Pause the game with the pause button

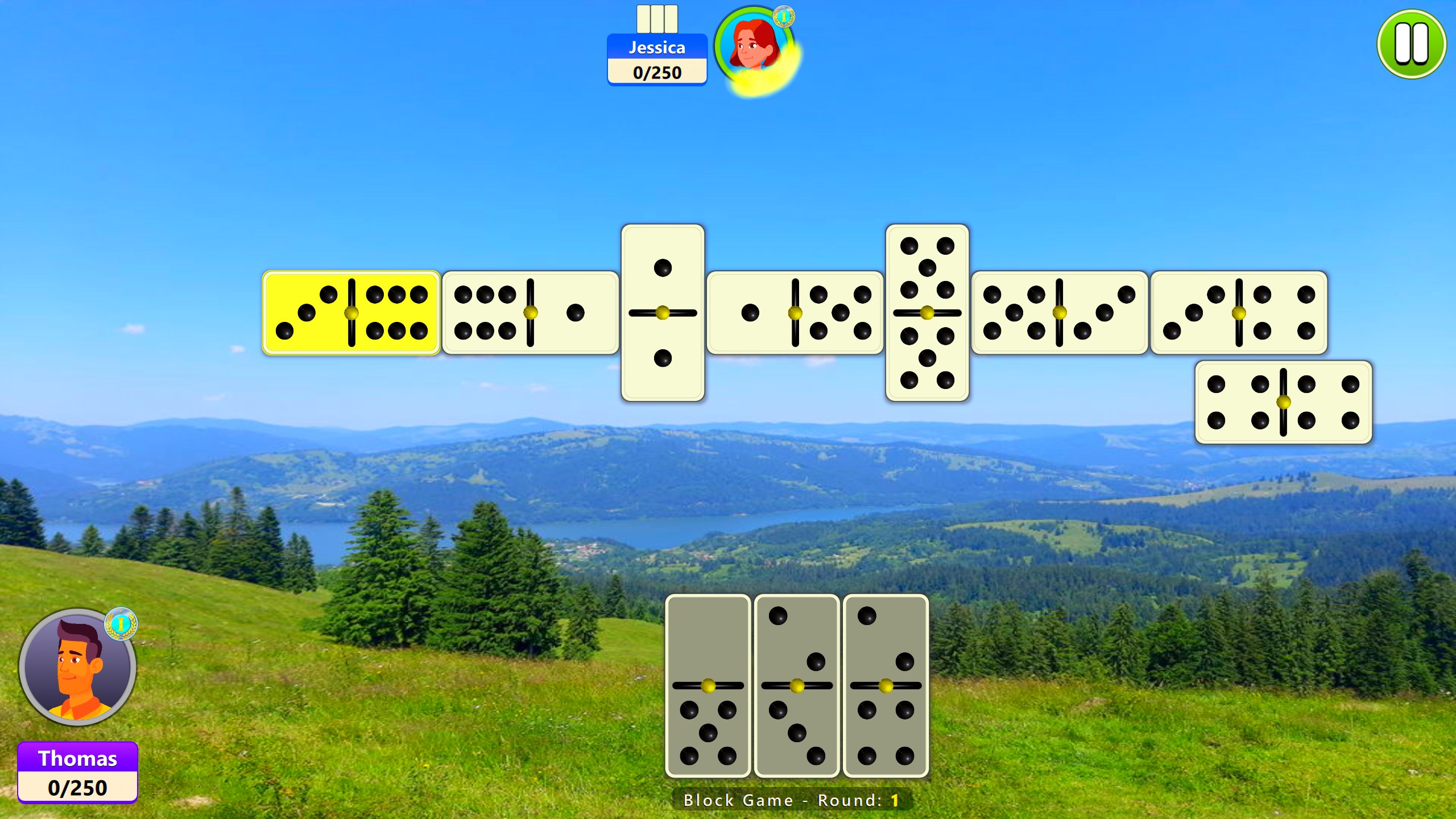coord(1411,44)
